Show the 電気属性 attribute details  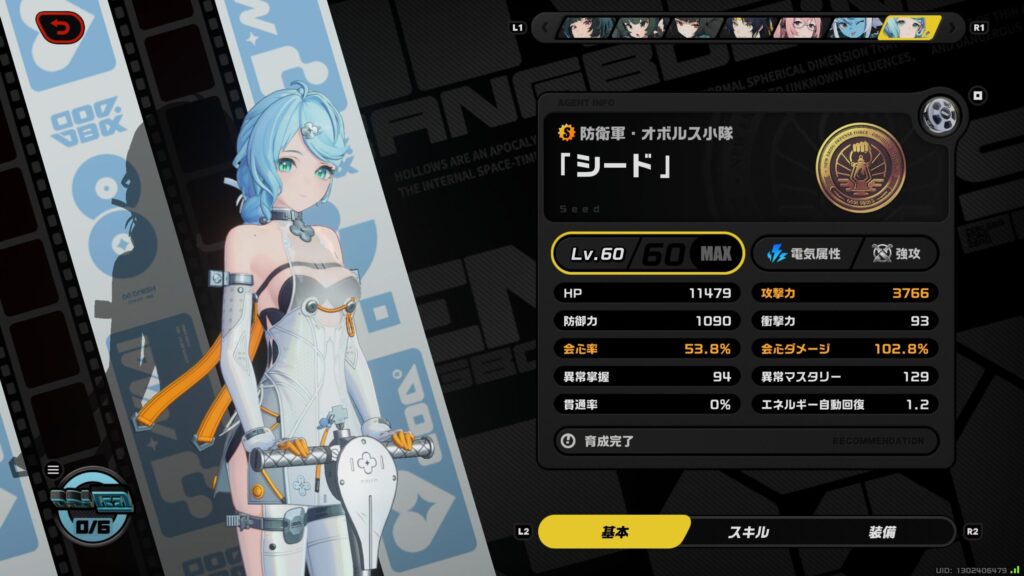pos(803,254)
